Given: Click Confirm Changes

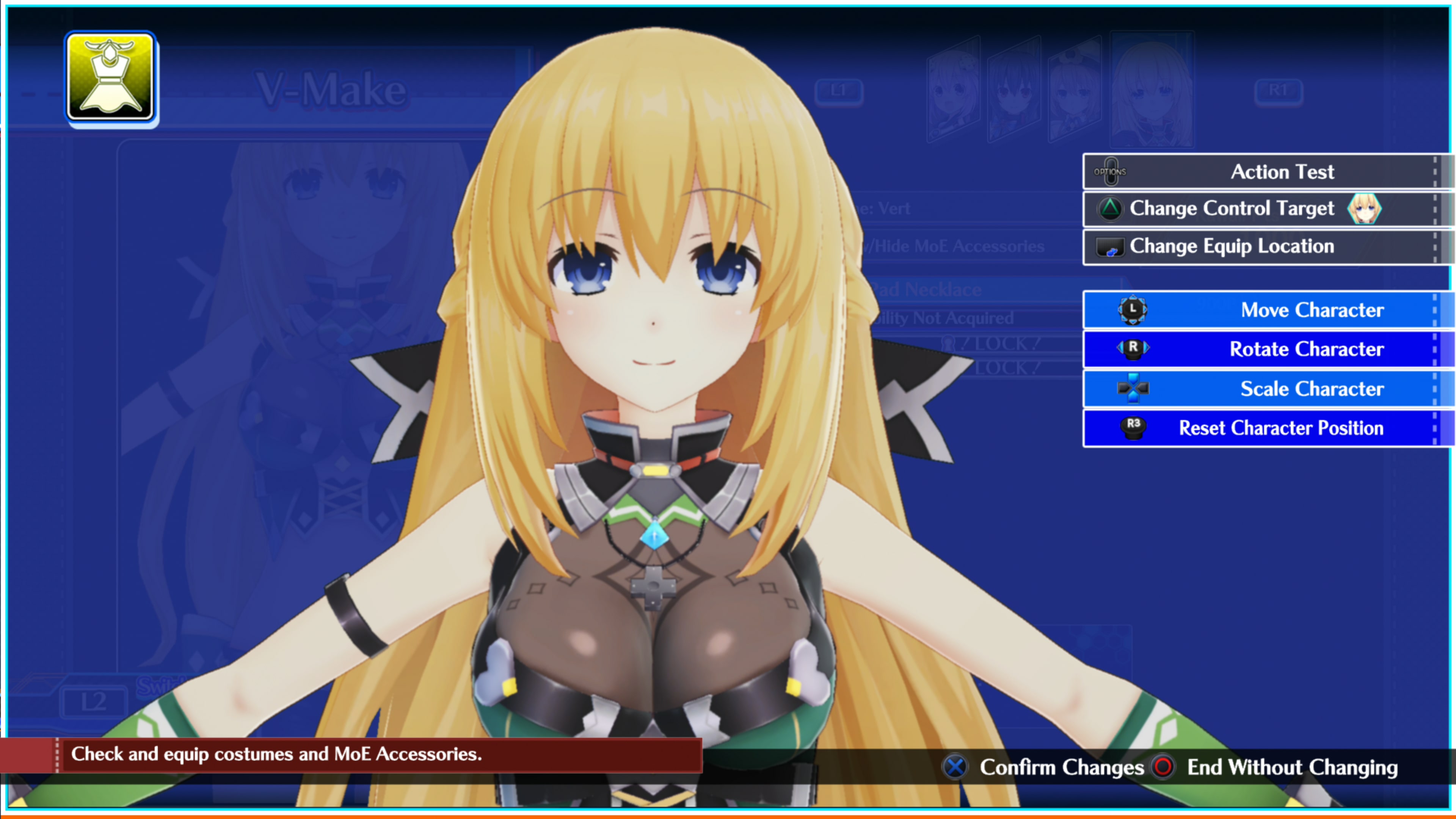Looking at the screenshot, I should click(x=1062, y=767).
